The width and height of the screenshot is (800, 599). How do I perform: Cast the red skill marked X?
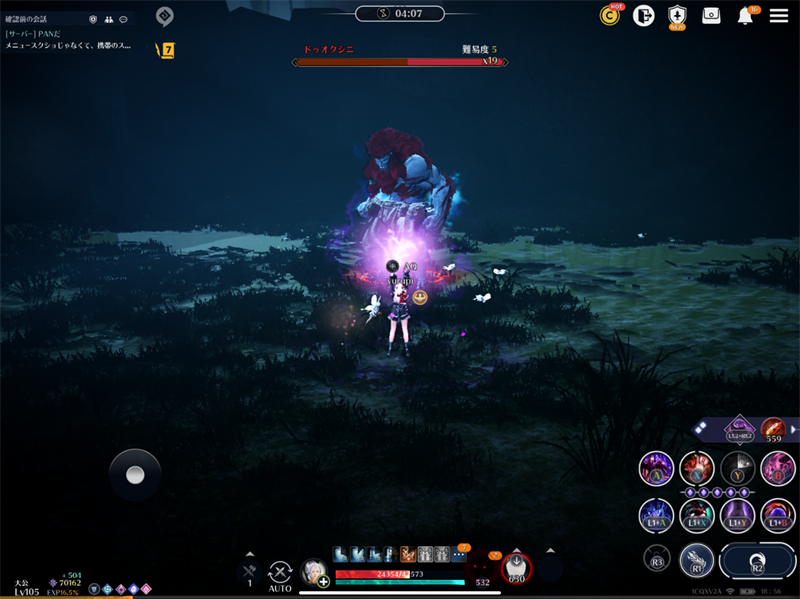[x=697, y=468]
